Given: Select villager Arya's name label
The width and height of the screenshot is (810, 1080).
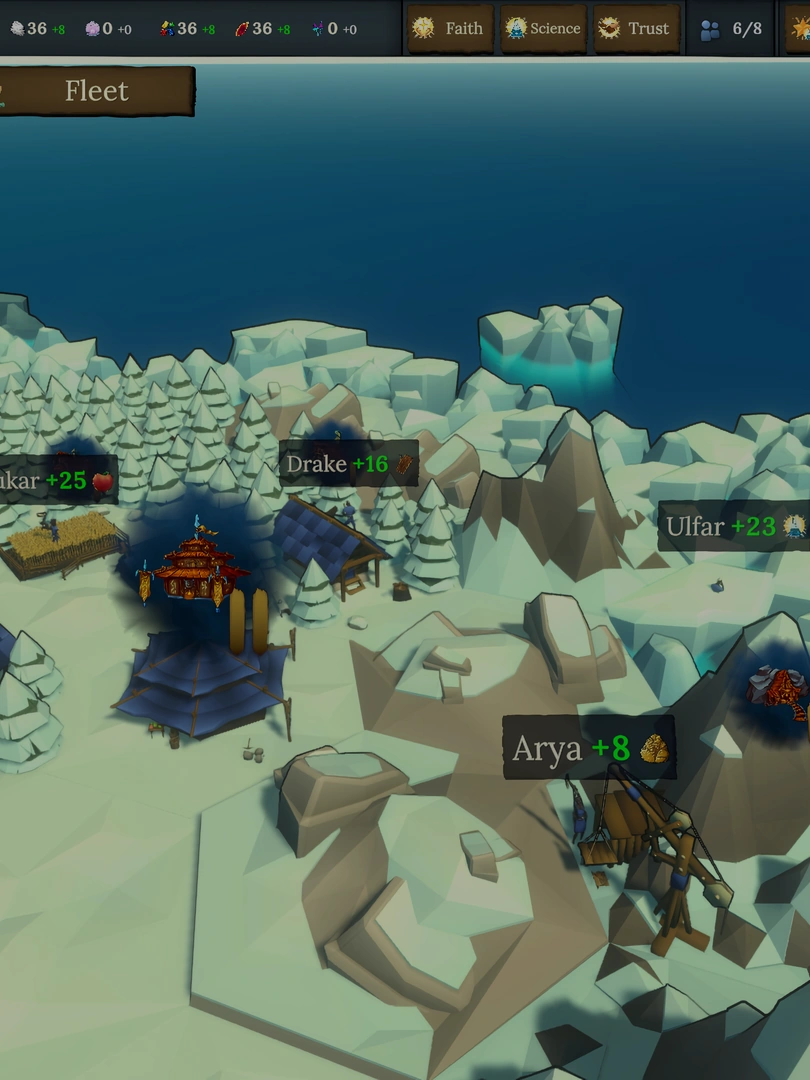Looking at the screenshot, I should 588,748.
